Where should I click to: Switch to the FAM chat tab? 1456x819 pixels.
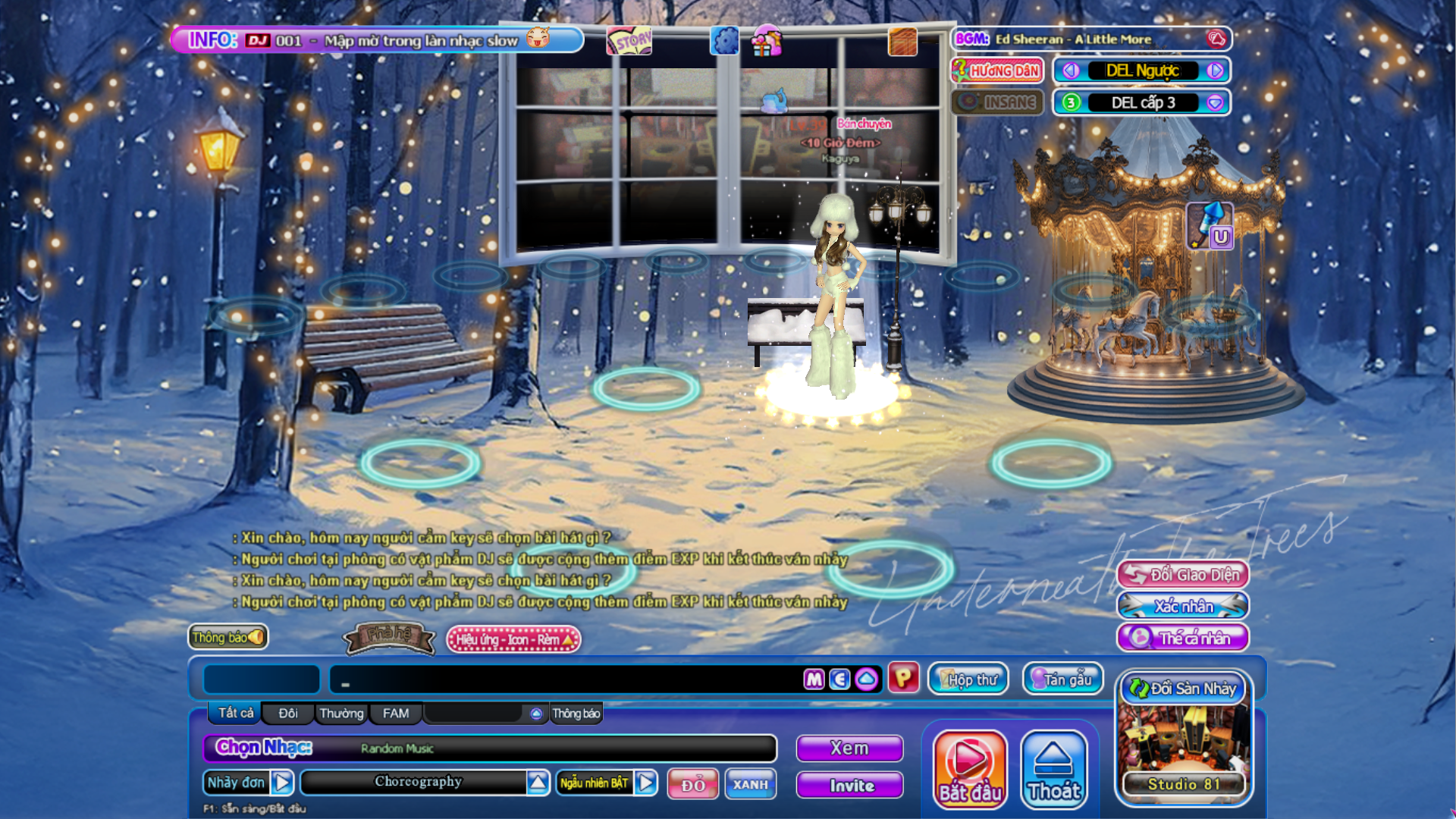coord(395,714)
